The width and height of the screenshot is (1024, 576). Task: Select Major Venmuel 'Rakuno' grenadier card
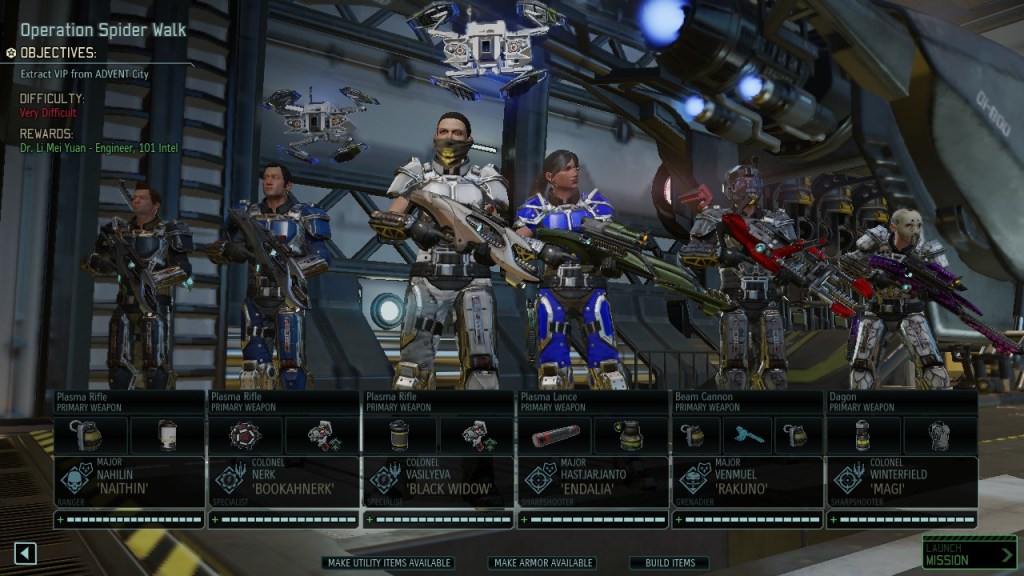click(x=746, y=481)
